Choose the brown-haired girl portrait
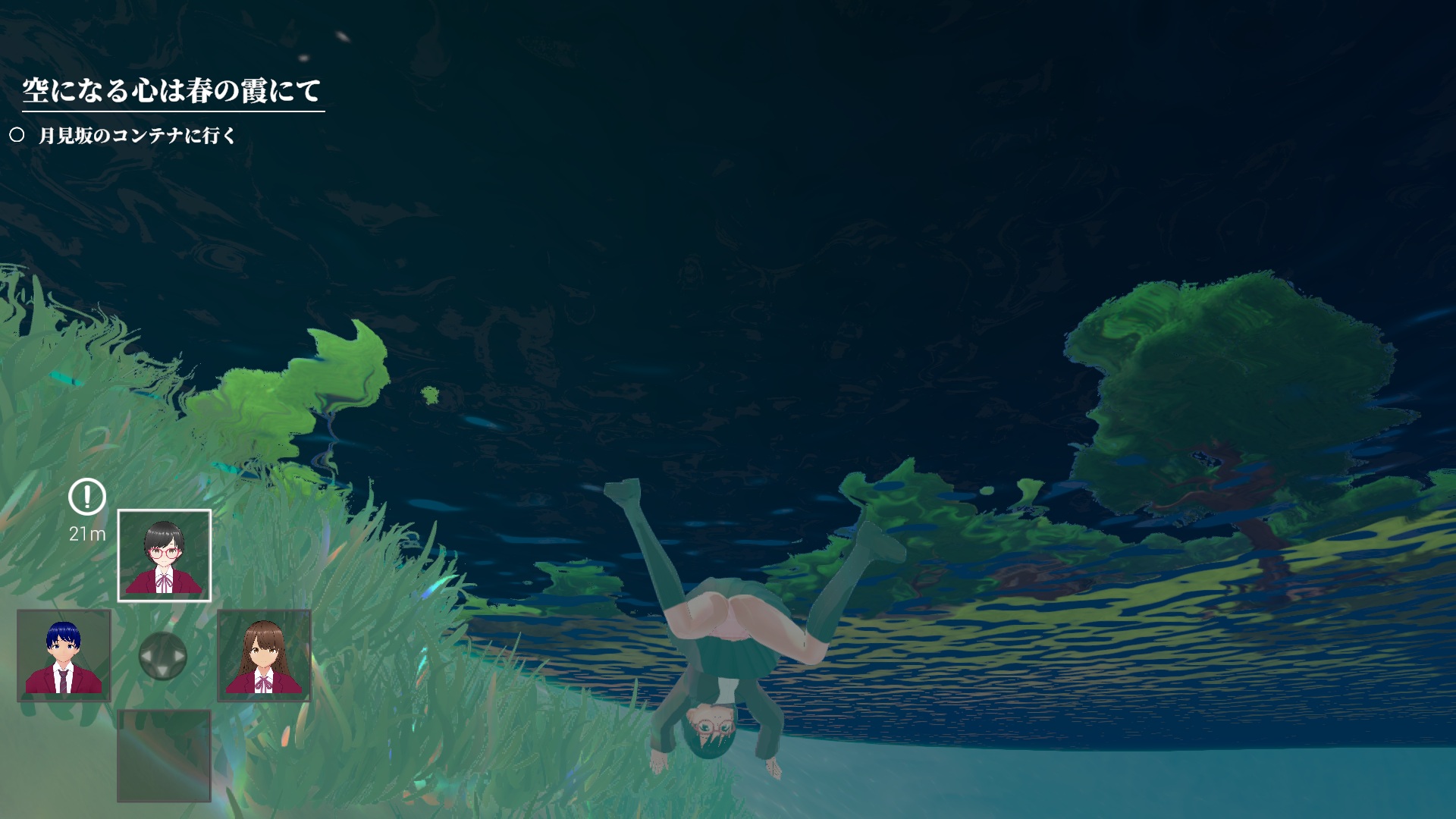 point(264,656)
